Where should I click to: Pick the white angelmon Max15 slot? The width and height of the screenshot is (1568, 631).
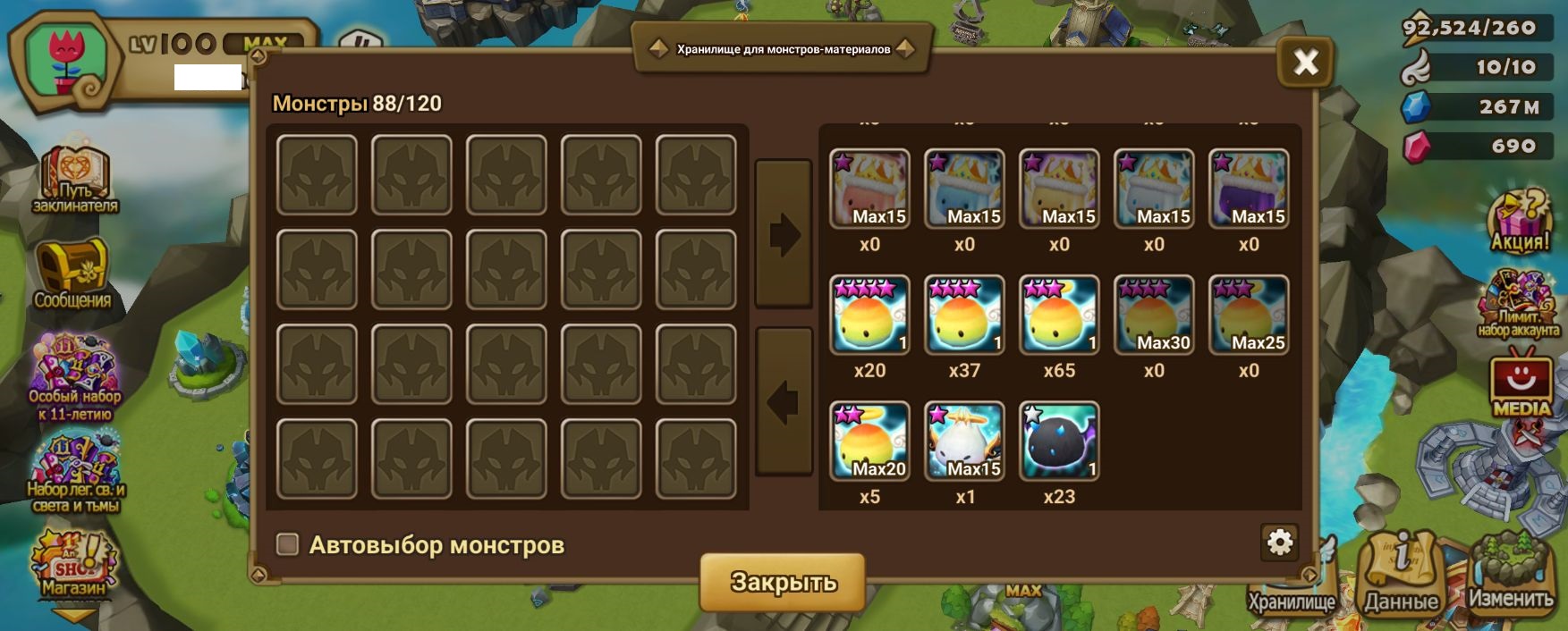click(x=964, y=442)
